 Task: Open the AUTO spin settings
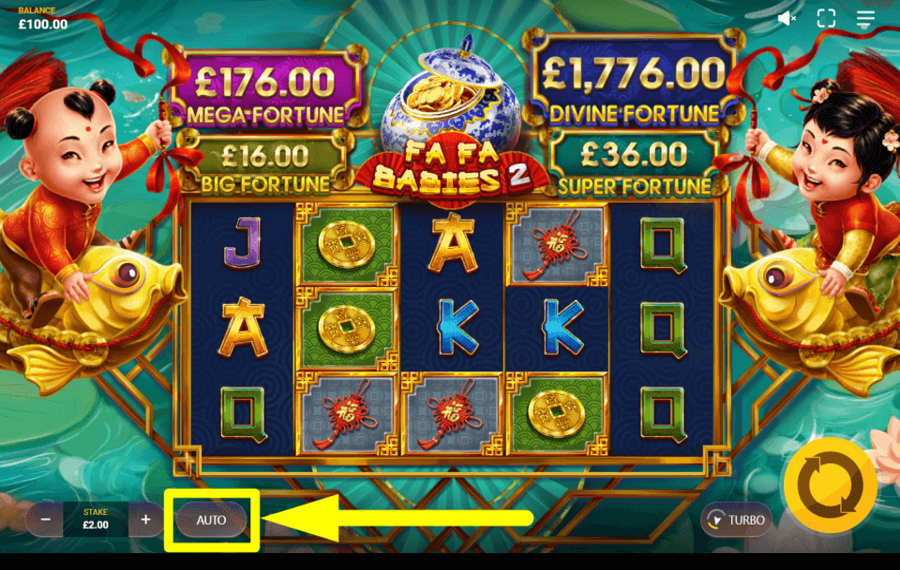pos(211,520)
